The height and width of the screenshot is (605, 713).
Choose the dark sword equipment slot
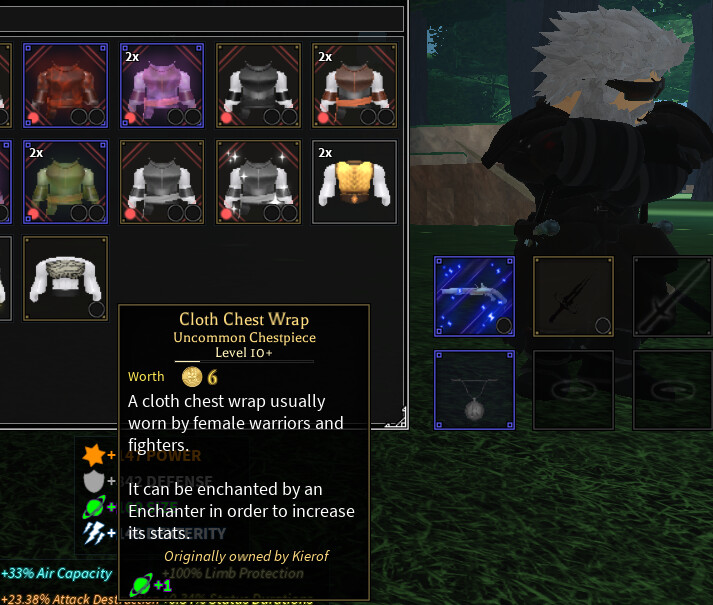click(671, 296)
